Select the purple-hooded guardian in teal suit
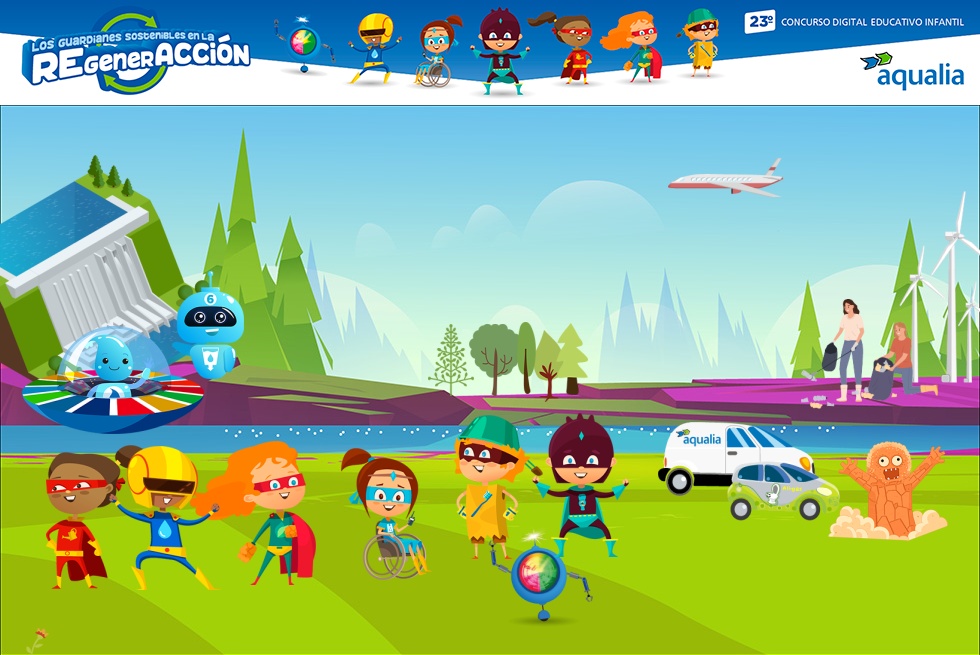This screenshot has width=980, height=655. pos(581,484)
